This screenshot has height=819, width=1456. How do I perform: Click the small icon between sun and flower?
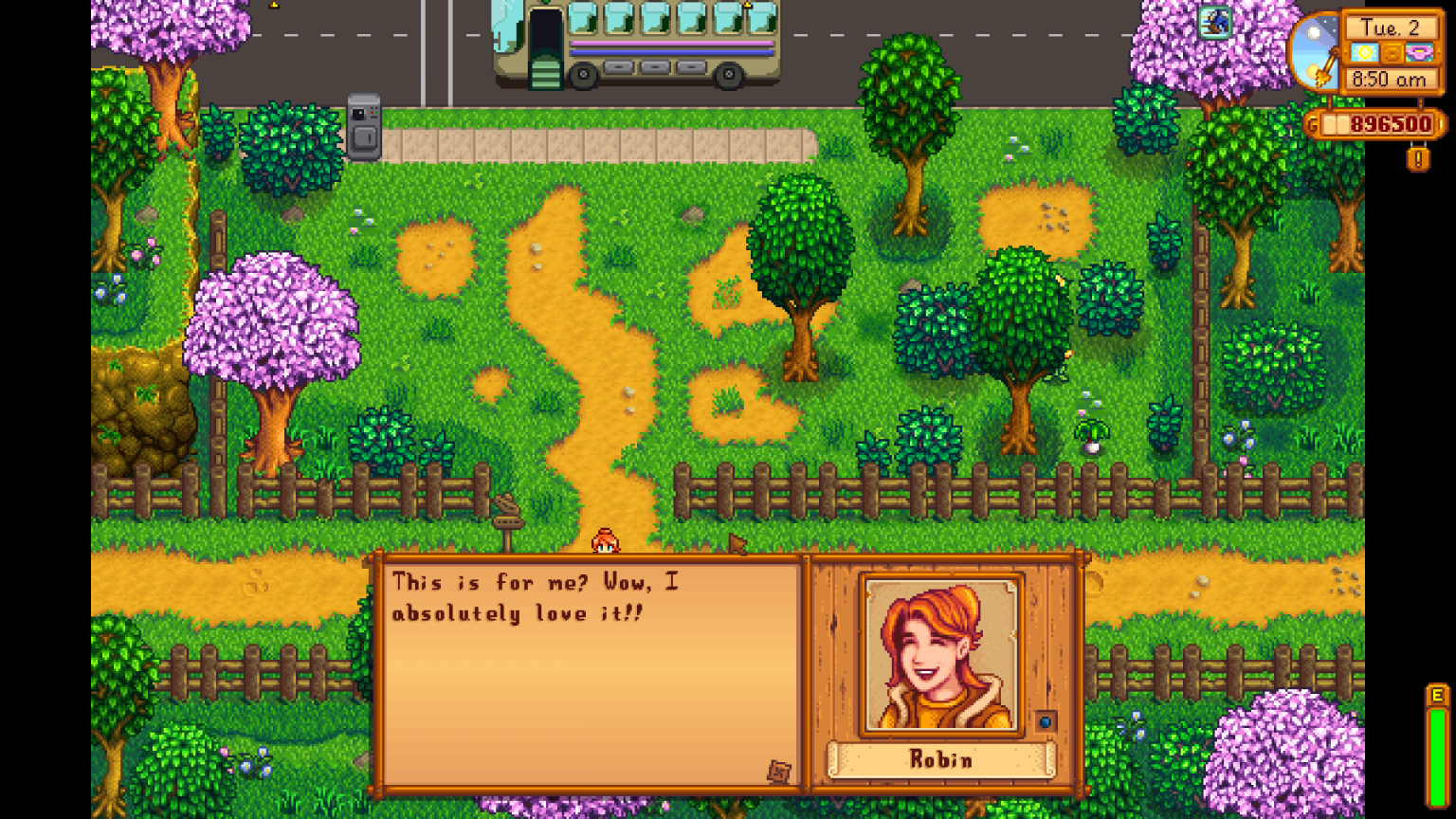coord(1391,53)
